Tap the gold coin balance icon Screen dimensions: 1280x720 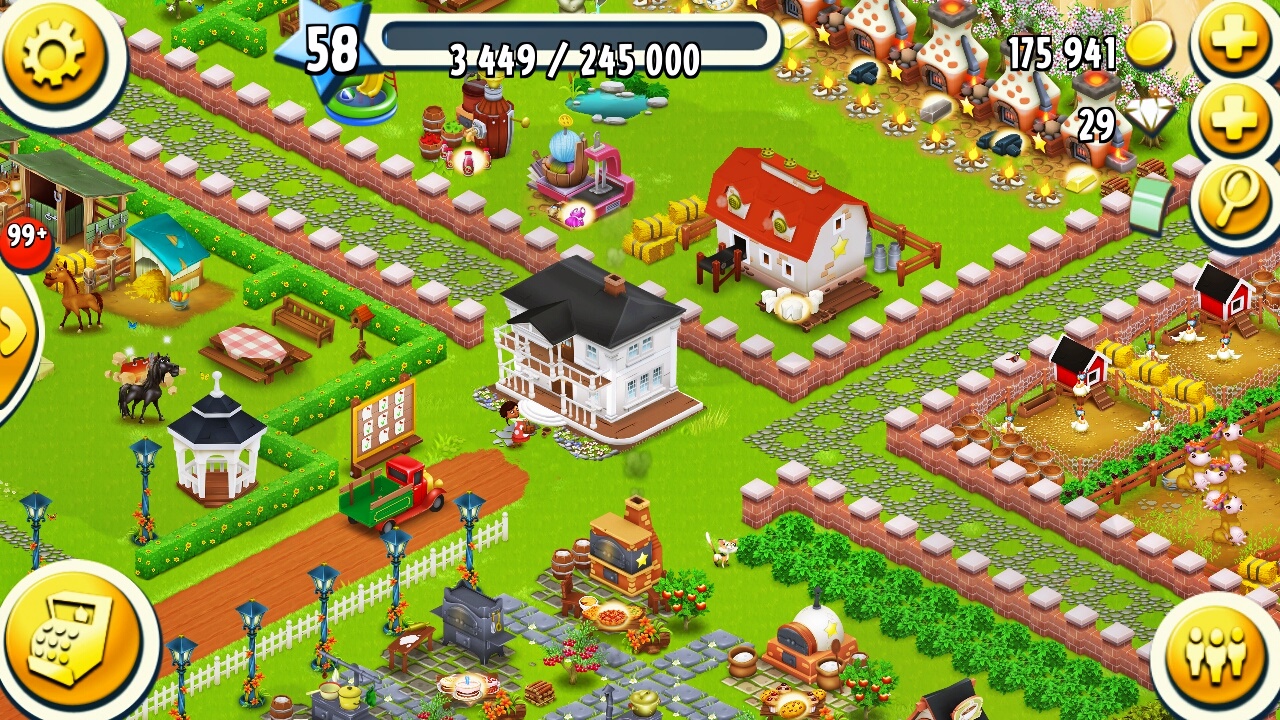(x=1150, y=45)
